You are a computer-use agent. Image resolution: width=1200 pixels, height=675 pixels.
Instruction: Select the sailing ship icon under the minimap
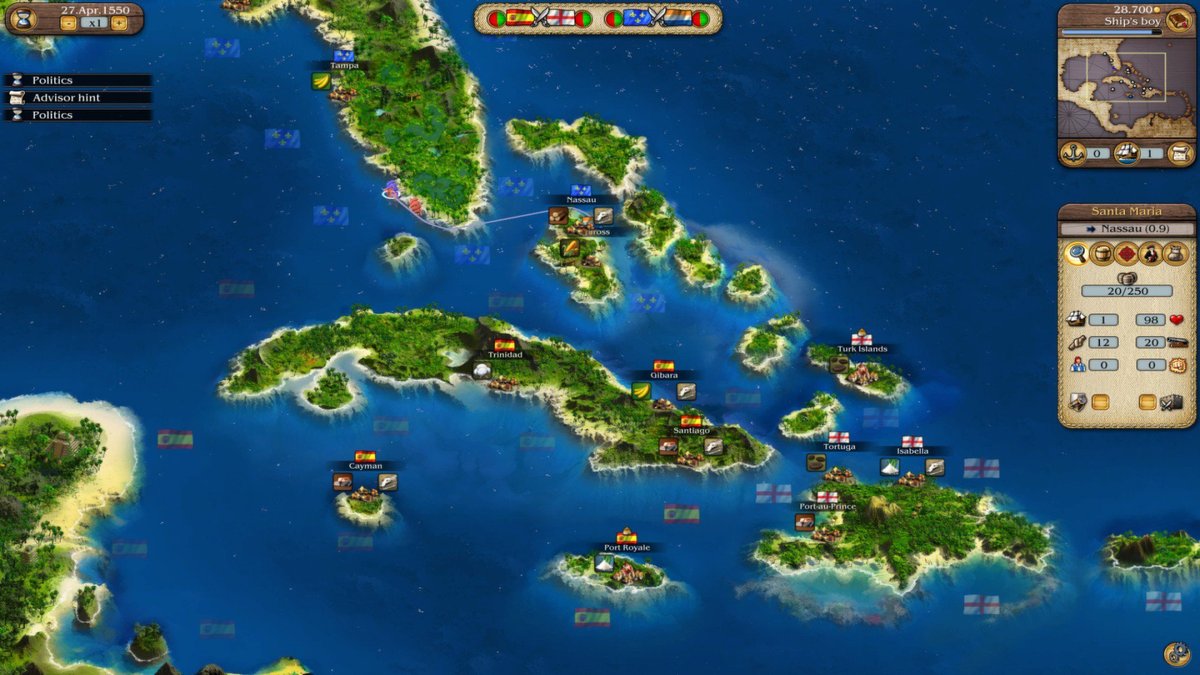1127,153
